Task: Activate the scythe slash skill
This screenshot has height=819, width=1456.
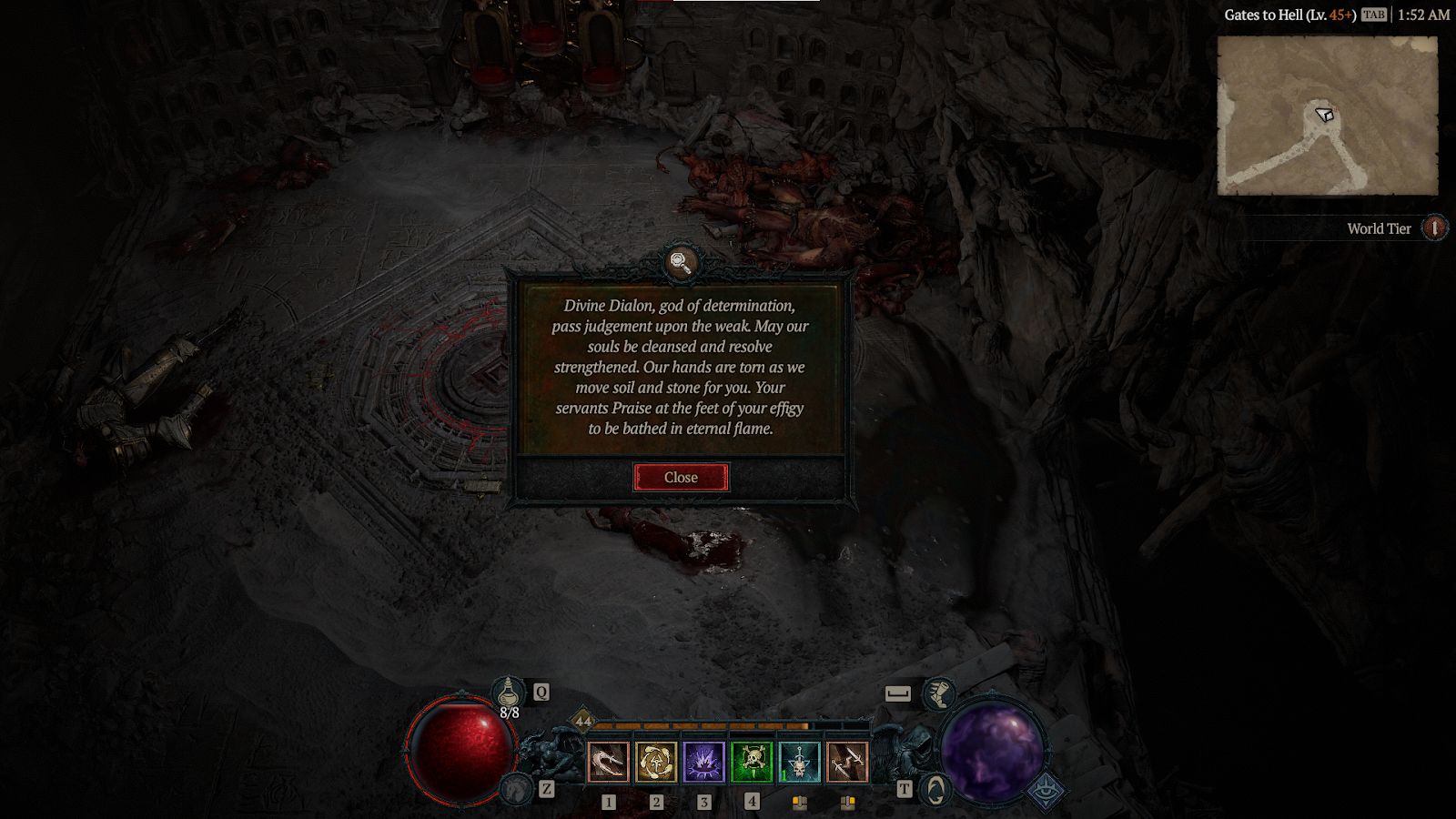Action: point(609,762)
